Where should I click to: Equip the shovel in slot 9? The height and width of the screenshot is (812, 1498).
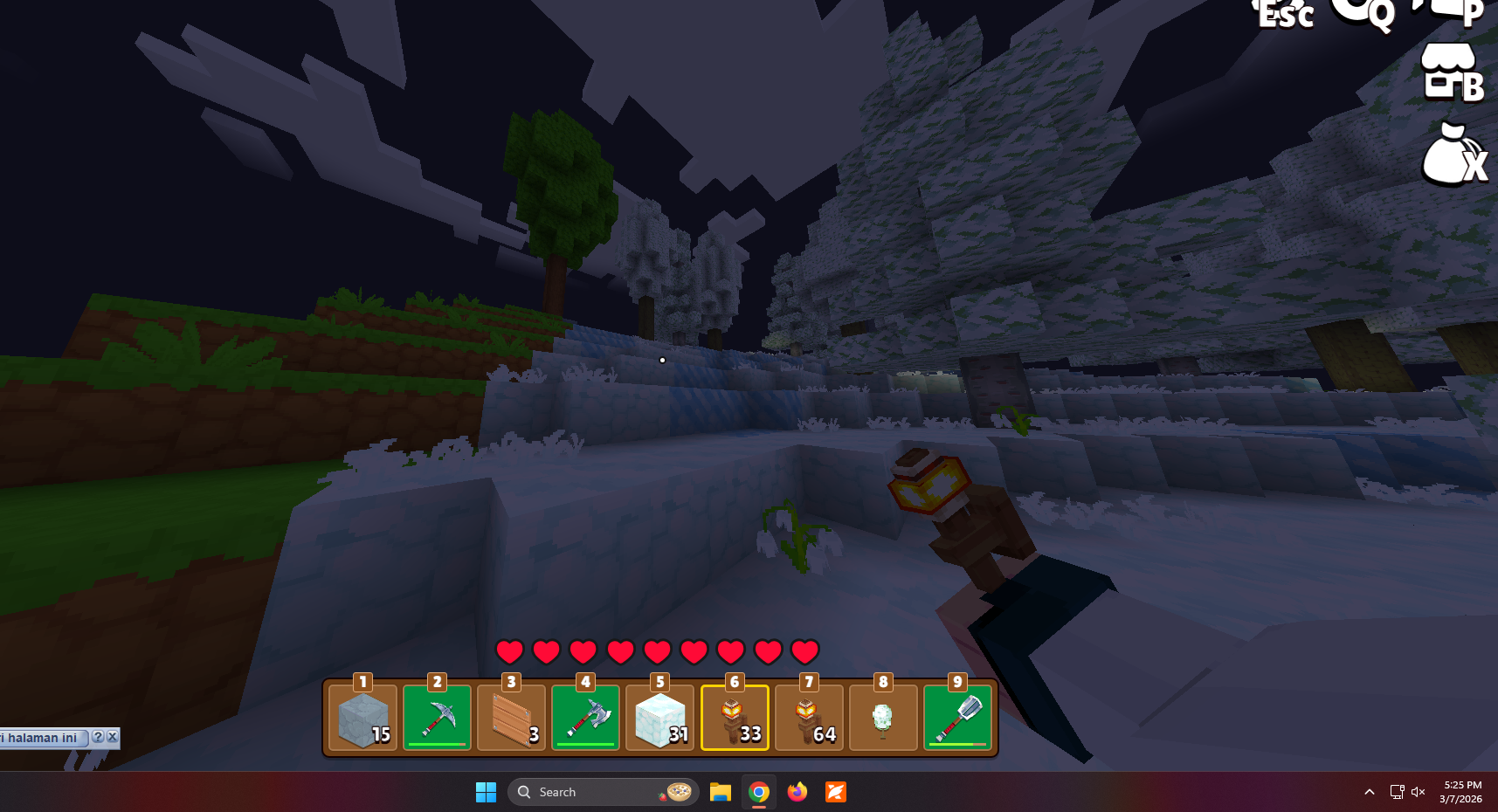pyautogui.click(x=958, y=718)
